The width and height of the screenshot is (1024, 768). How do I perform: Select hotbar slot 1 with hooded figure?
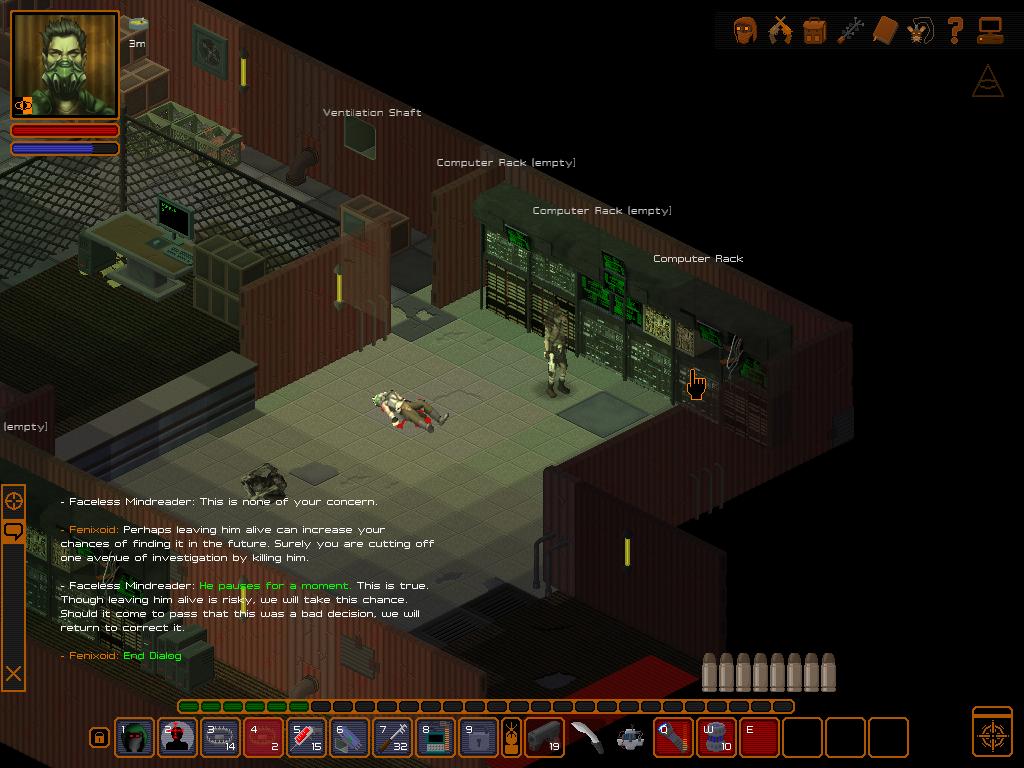[135, 738]
